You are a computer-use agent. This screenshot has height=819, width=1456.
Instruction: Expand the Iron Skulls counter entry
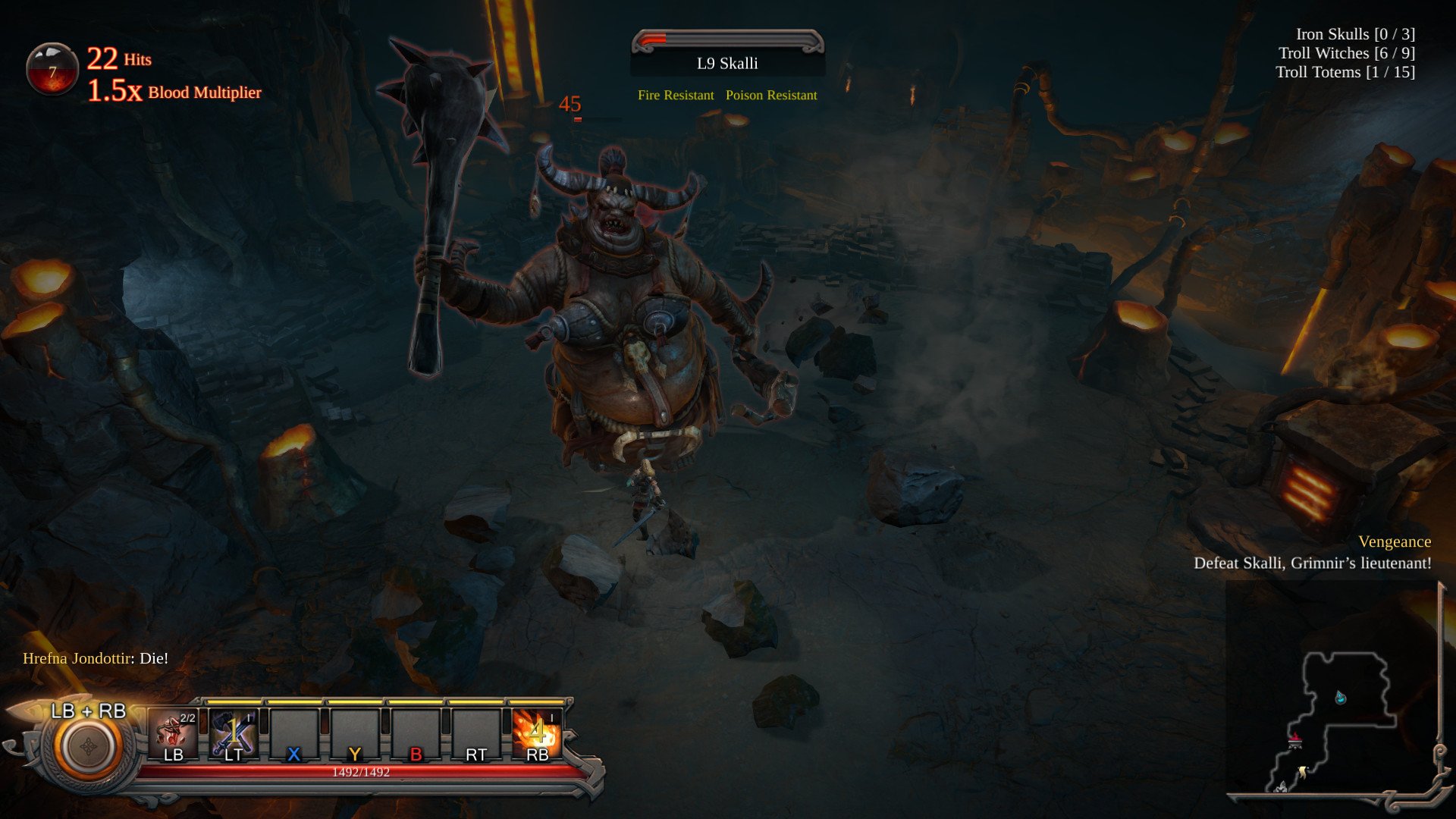tap(1354, 34)
